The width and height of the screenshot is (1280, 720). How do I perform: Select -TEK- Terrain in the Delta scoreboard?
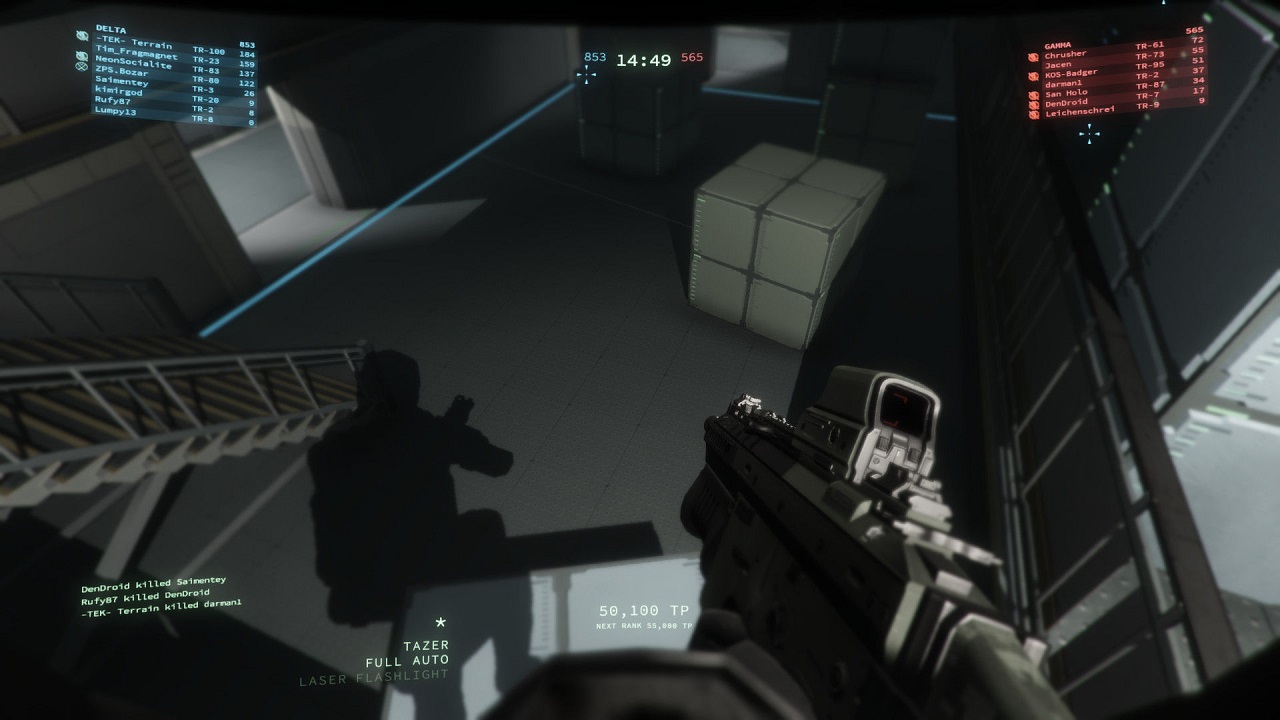pyautogui.click(x=134, y=46)
